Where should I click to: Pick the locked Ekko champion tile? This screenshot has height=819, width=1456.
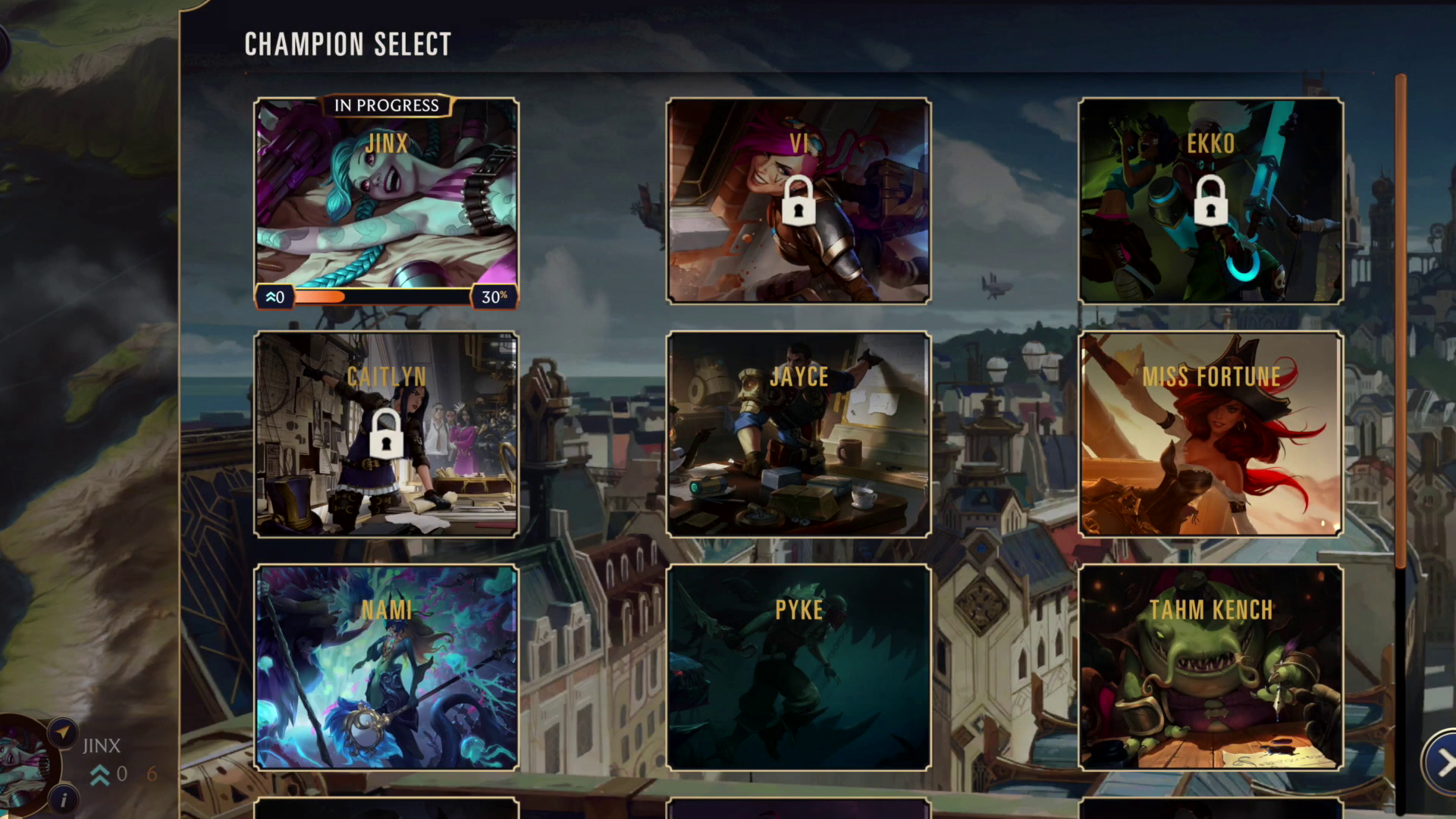[1210, 202]
